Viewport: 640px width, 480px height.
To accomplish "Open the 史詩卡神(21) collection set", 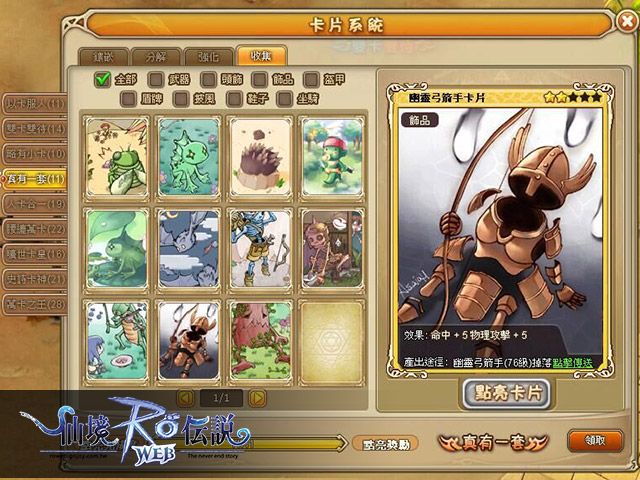I will click(33, 278).
